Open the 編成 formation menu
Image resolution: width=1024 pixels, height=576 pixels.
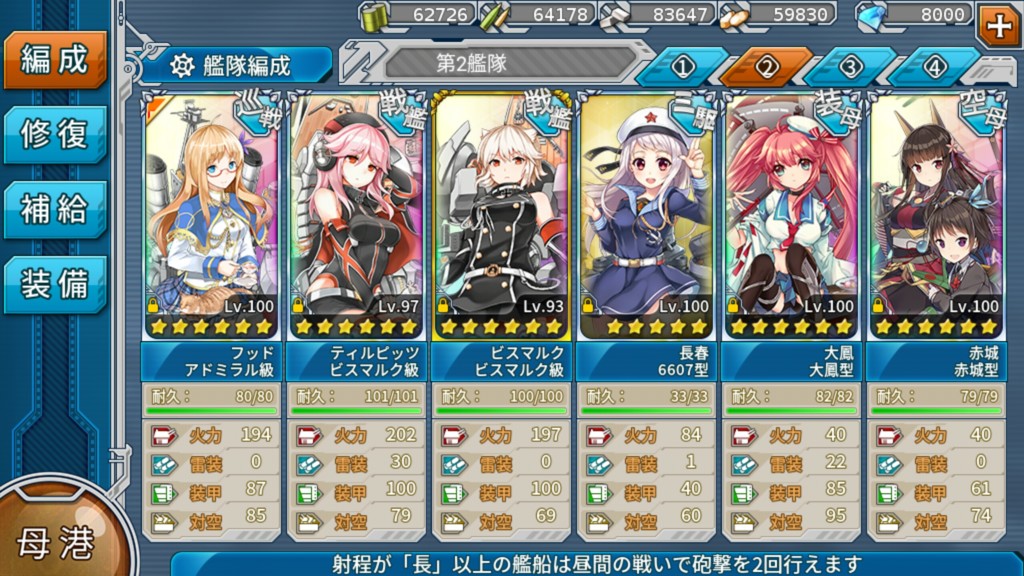coord(54,59)
